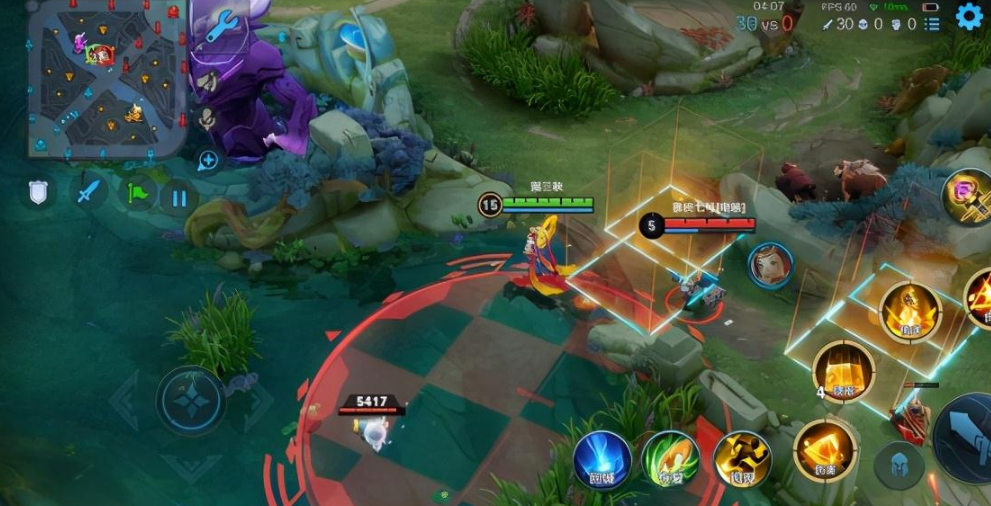Target the enemy hero portrait icon
Viewport: 991px width, 506px height.
coord(770,265)
